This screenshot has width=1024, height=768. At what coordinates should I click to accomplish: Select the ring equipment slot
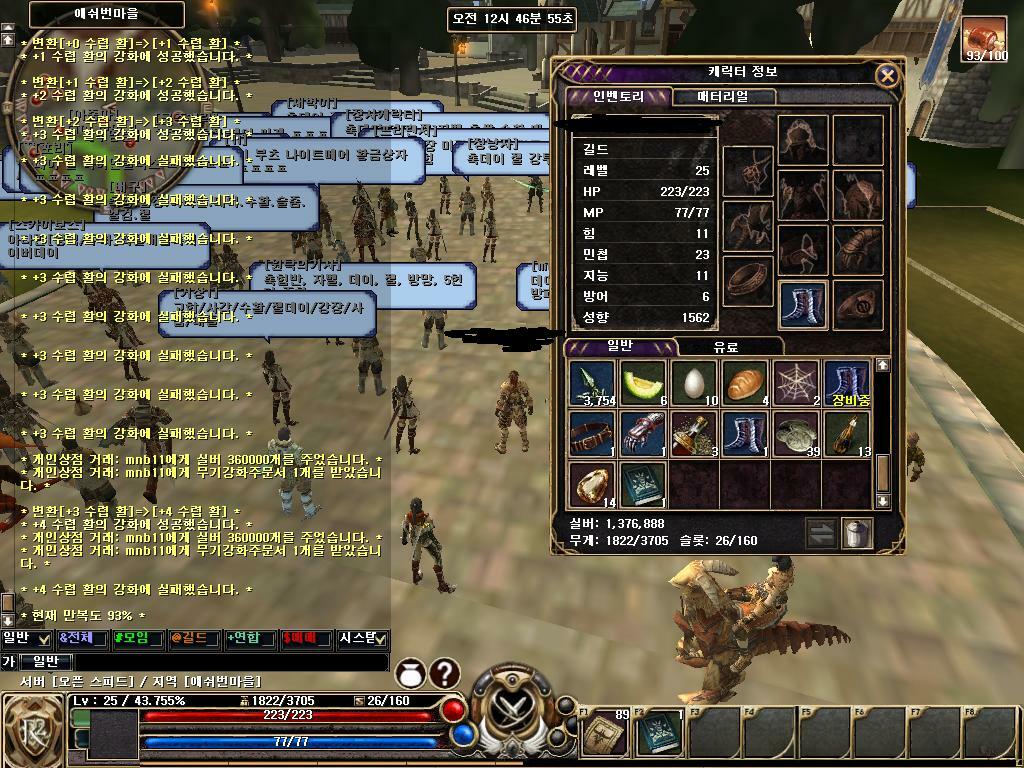(x=746, y=281)
